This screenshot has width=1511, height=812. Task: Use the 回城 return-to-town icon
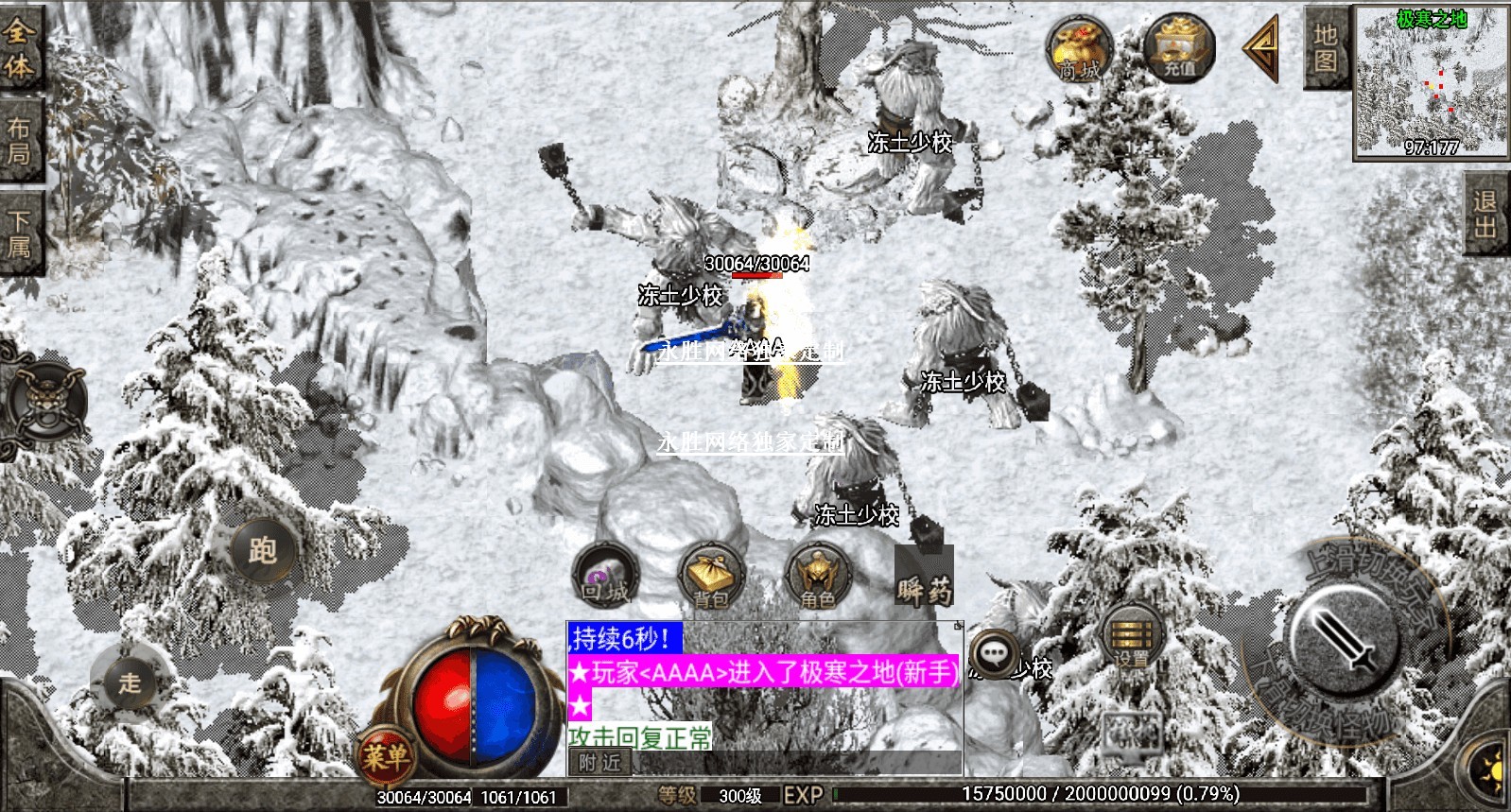point(605,576)
